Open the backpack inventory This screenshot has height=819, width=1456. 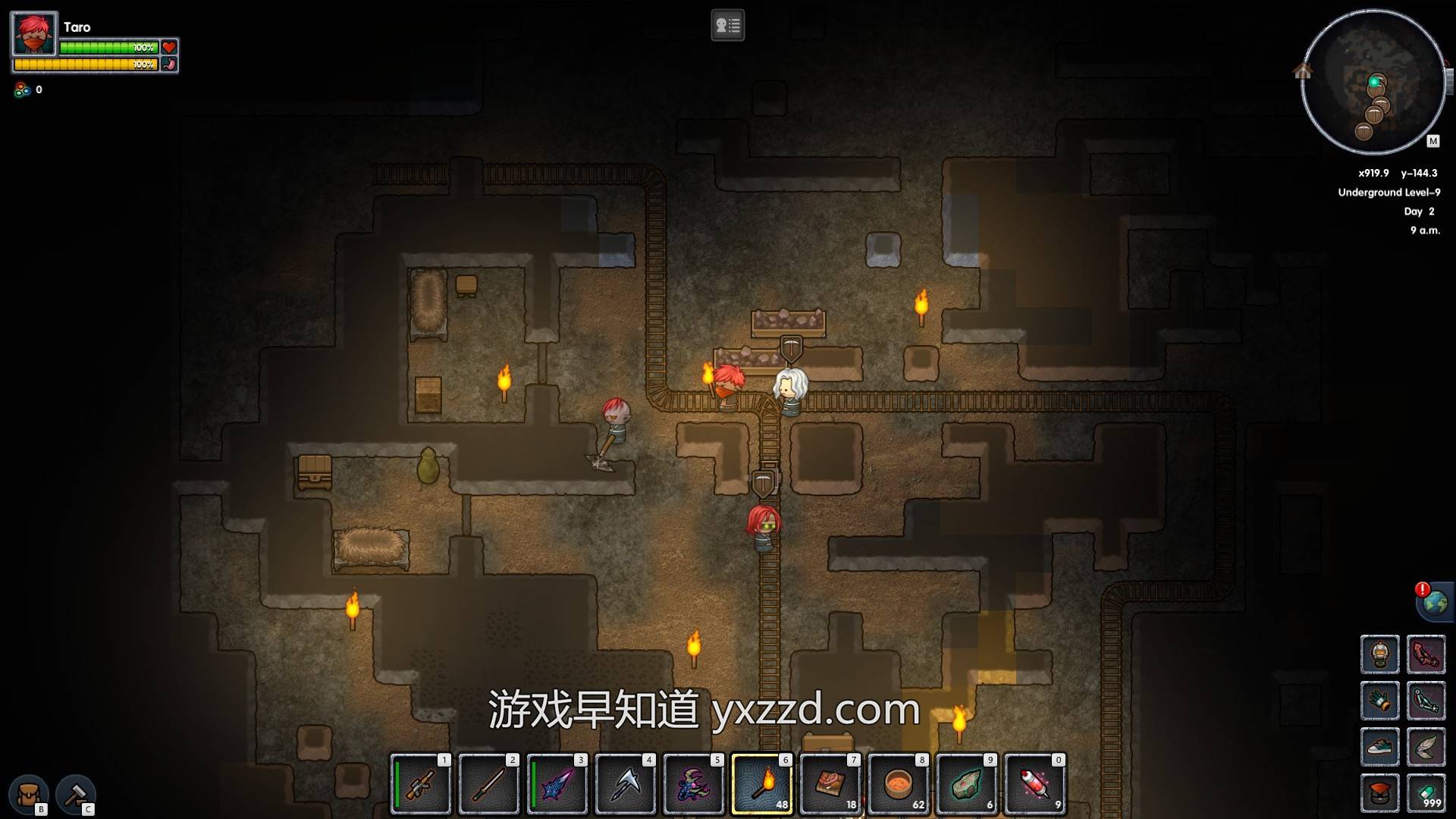[x=29, y=794]
